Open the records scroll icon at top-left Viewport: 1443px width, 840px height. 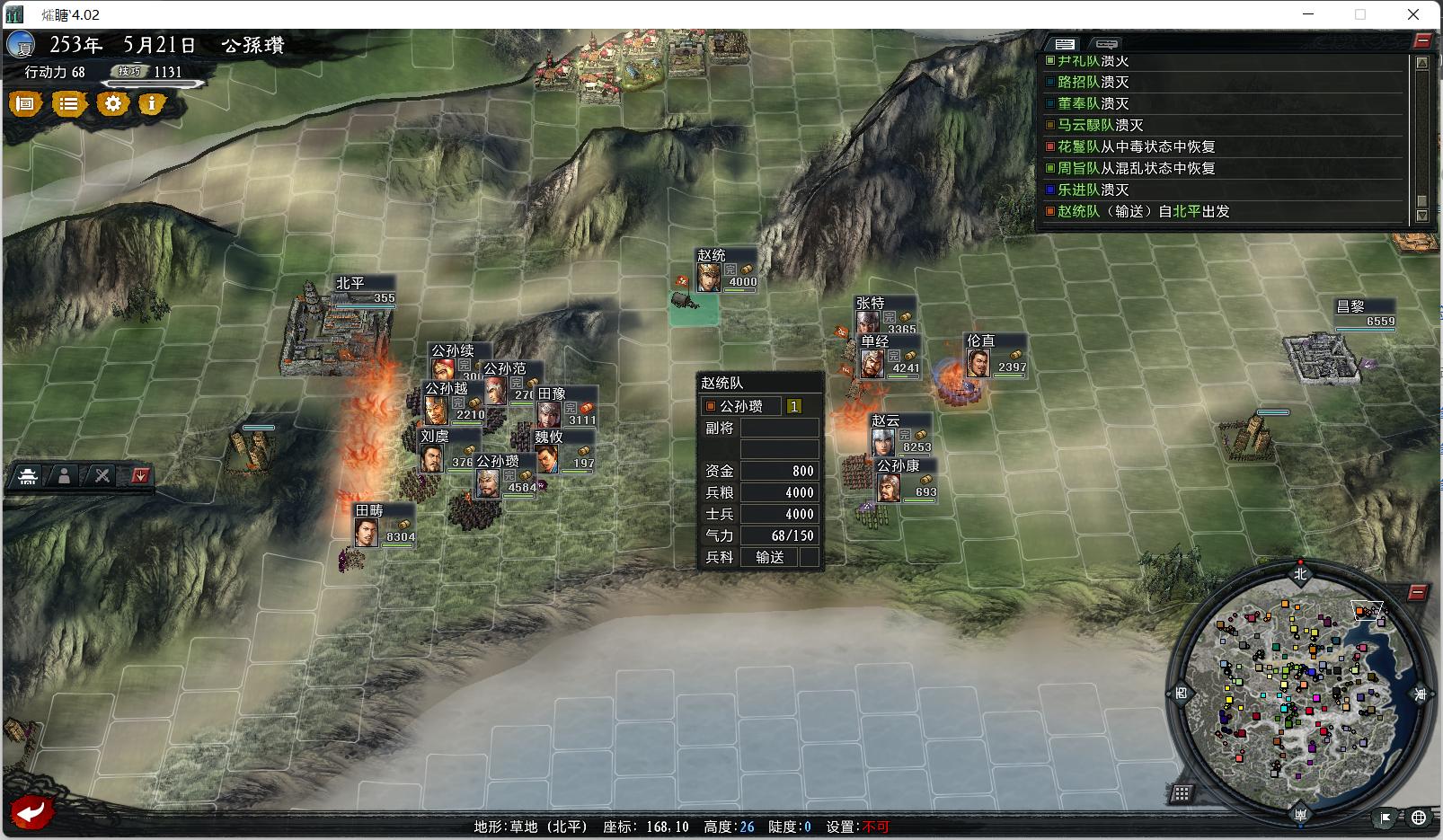tap(25, 104)
